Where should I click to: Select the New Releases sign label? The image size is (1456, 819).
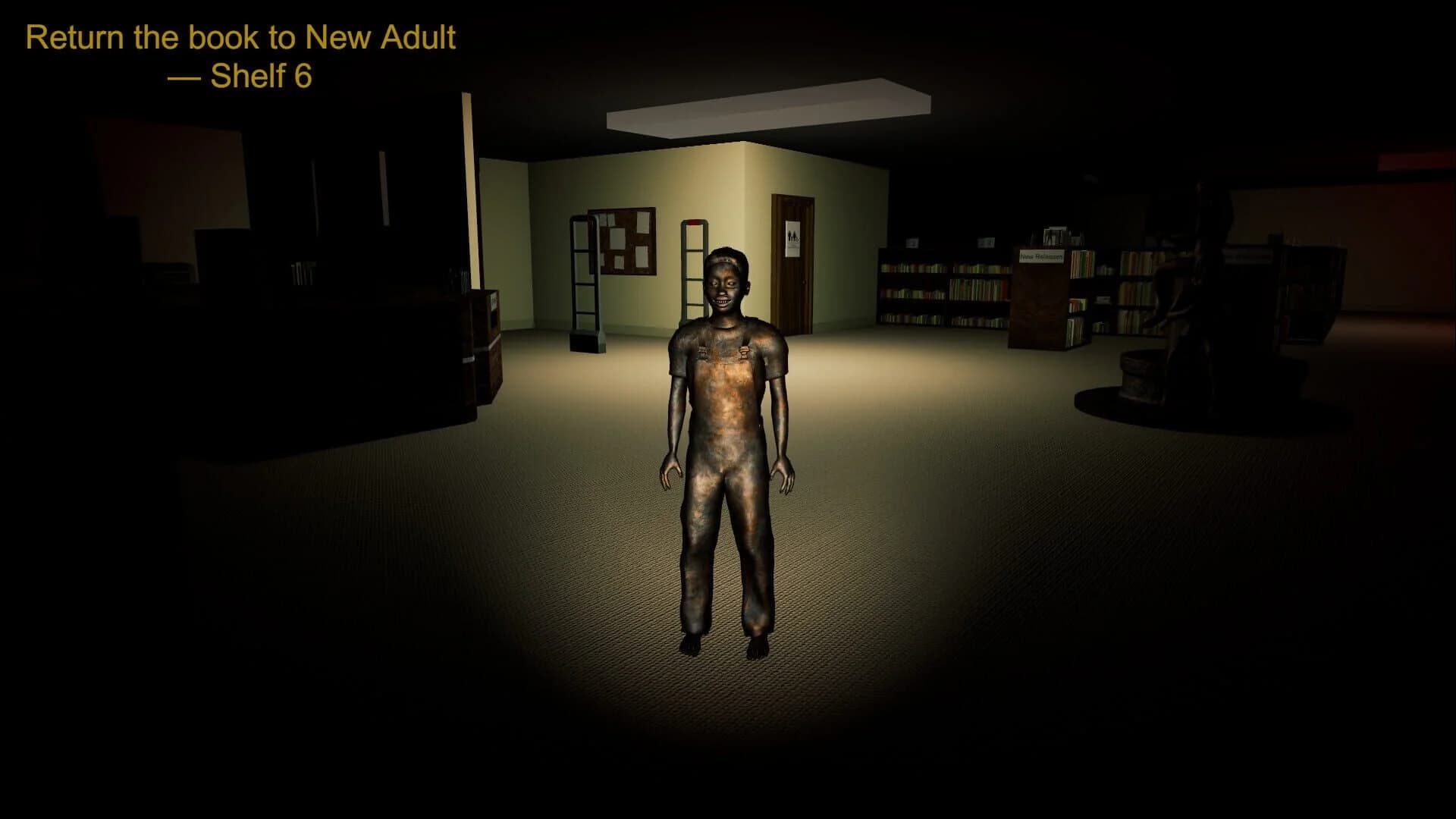coord(1040,257)
